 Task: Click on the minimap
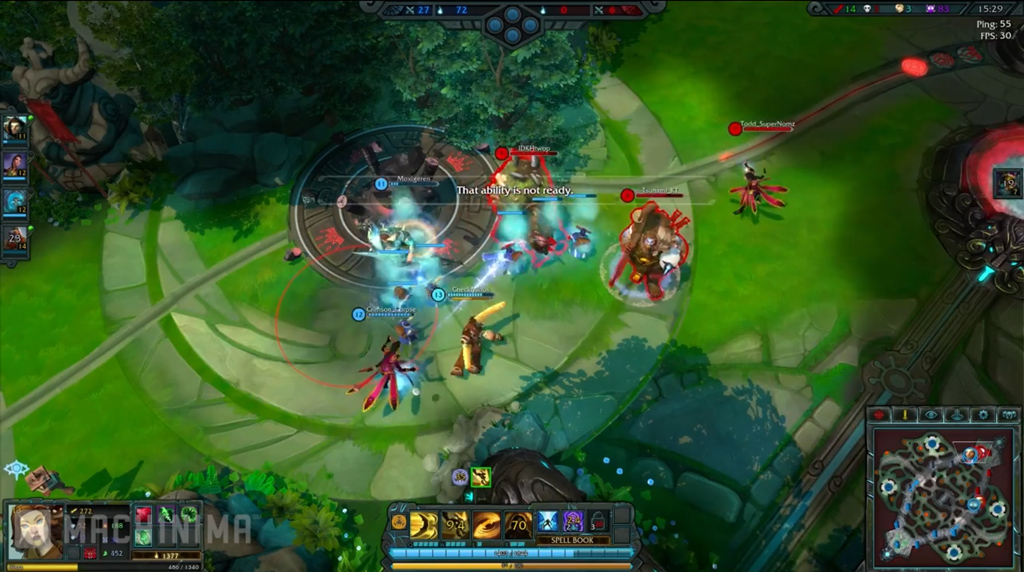[x=943, y=494]
